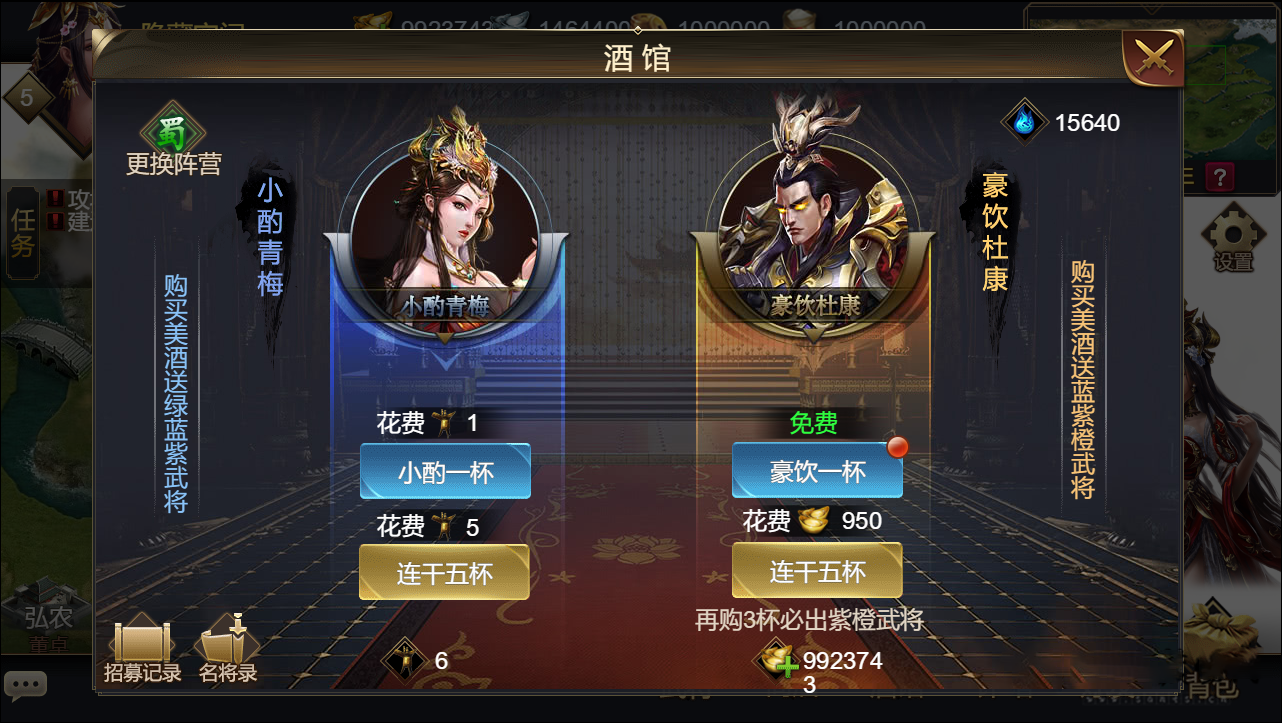Image resolution: width=1282 pixels, height=723 pixels.
Task: Add more gold ingots with the plus icon
Action: click(786, 663)
